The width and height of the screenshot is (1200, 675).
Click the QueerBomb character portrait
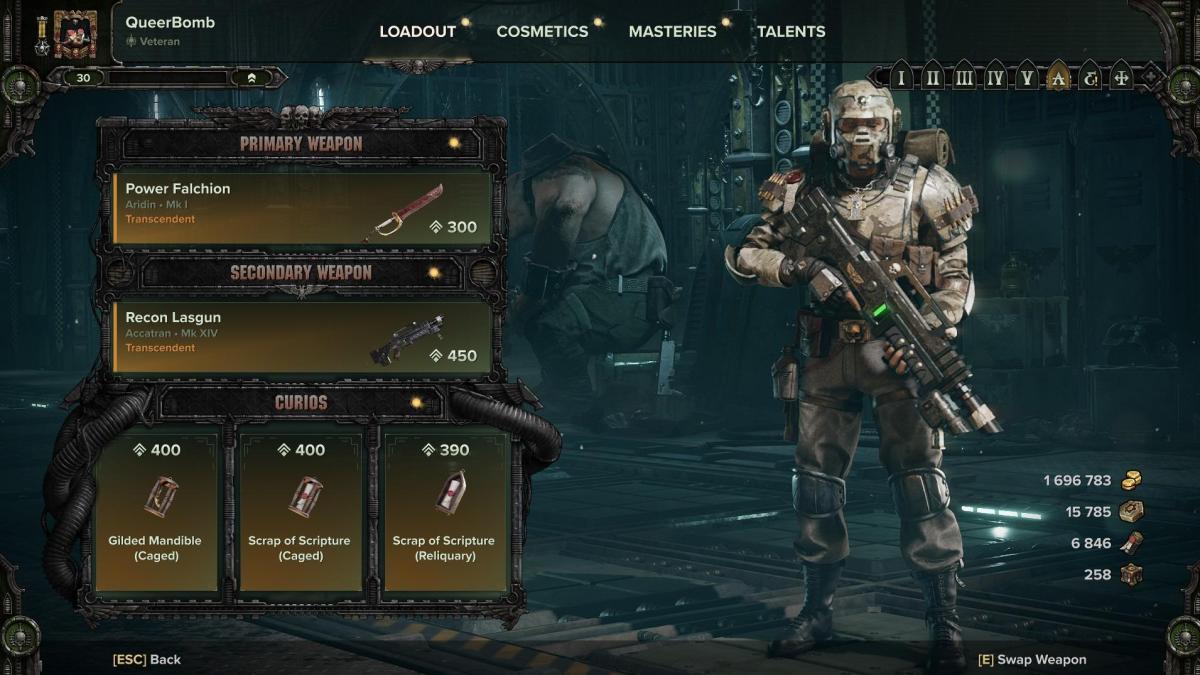pyautogui.click(x=75, y=34)
